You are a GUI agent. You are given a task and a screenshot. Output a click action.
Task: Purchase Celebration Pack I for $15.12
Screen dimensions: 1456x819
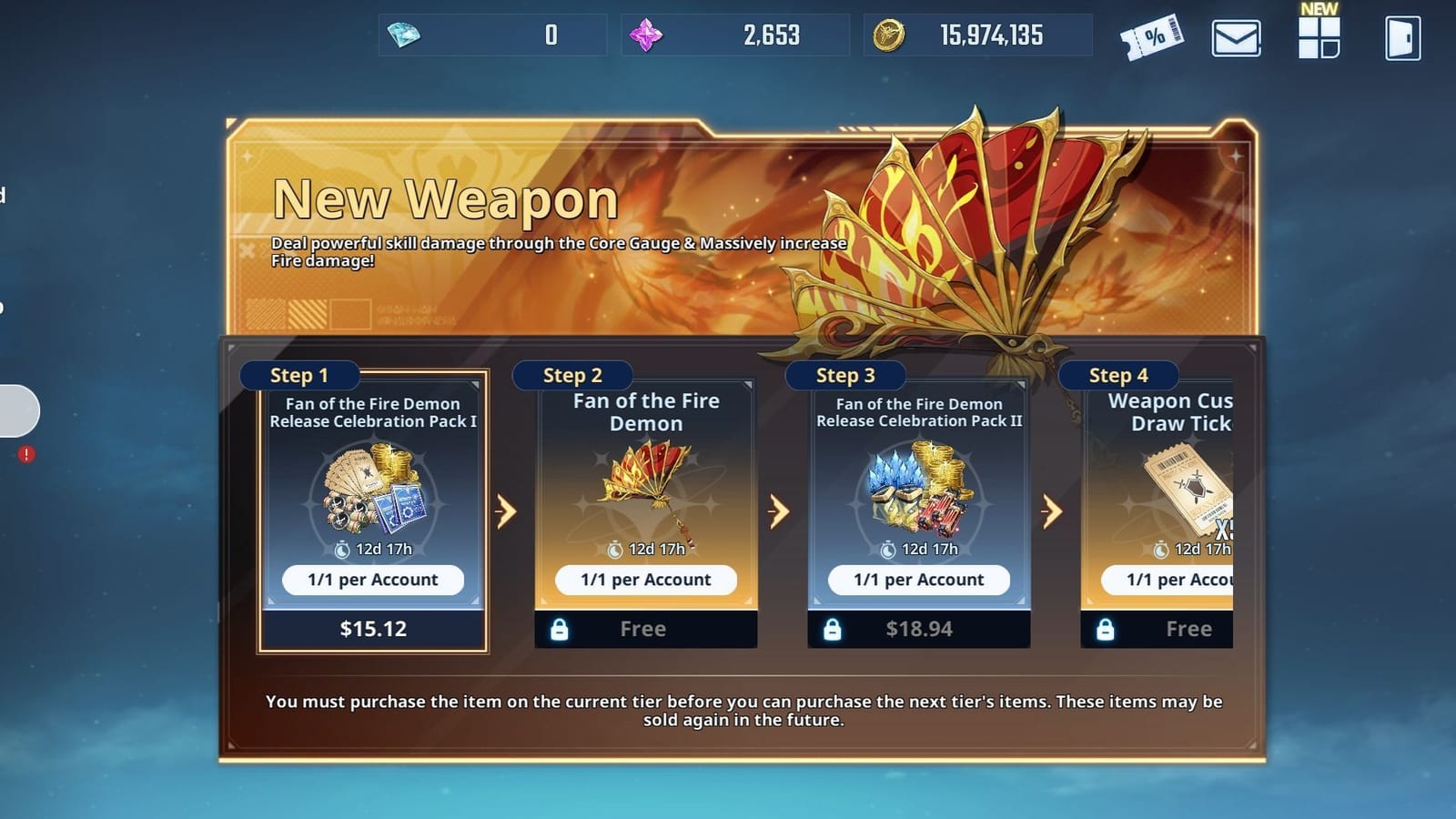pyautogui.click(x=373, y=628)
